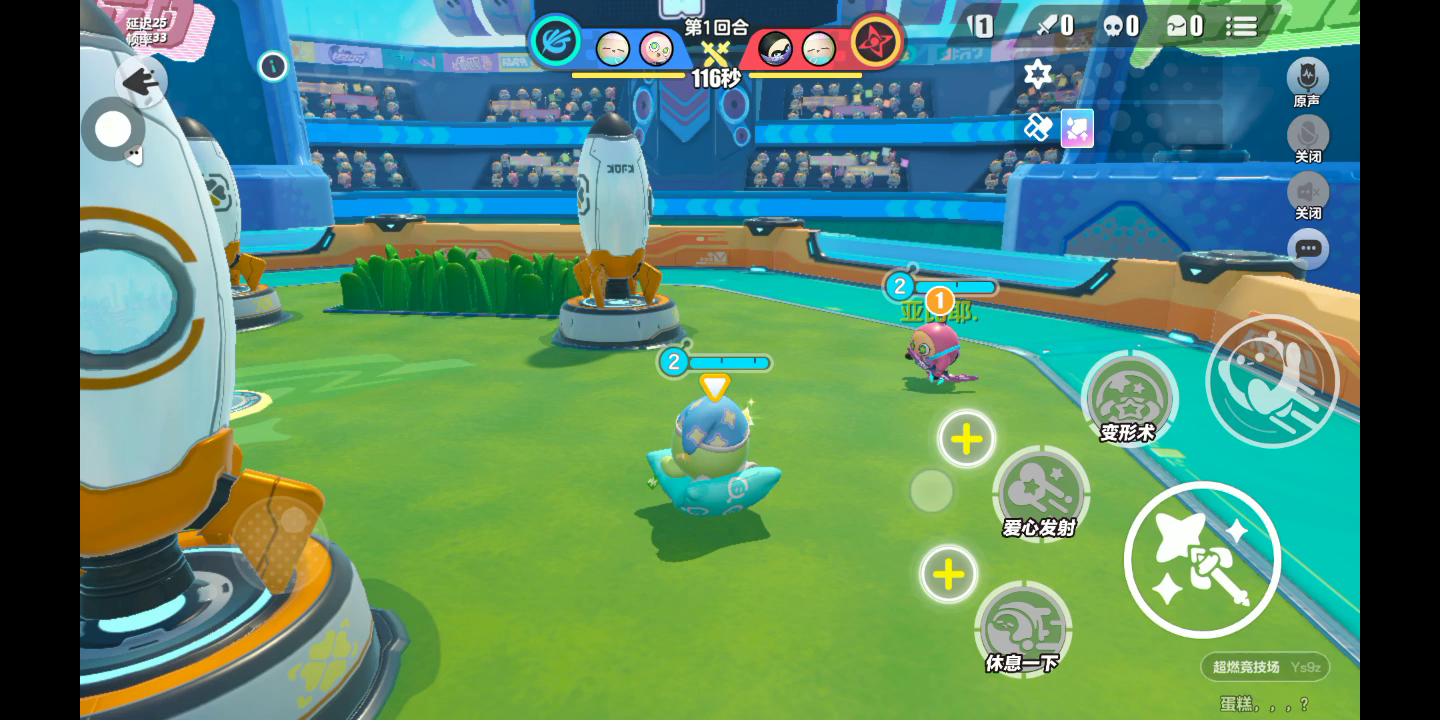Tap the large wand basic attack button
The width and height of the screenshot is (1440, 720).
(1202, 560)
